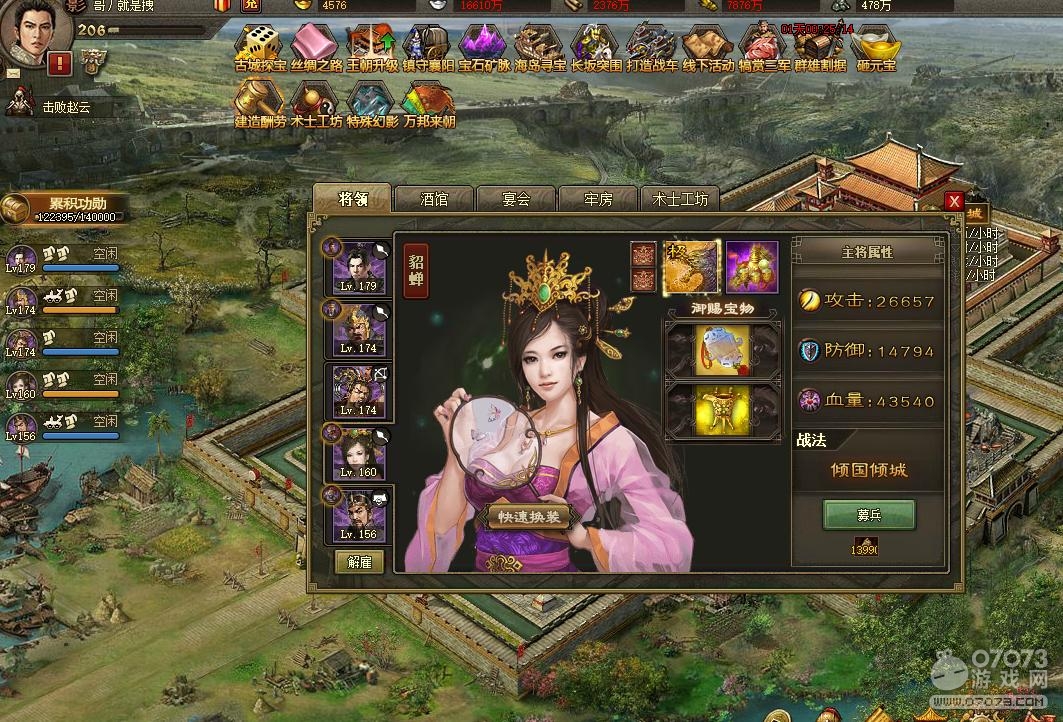Open the 古城探宝 dice event icon
1063x722 pixels.
click(x=259, y=48)
